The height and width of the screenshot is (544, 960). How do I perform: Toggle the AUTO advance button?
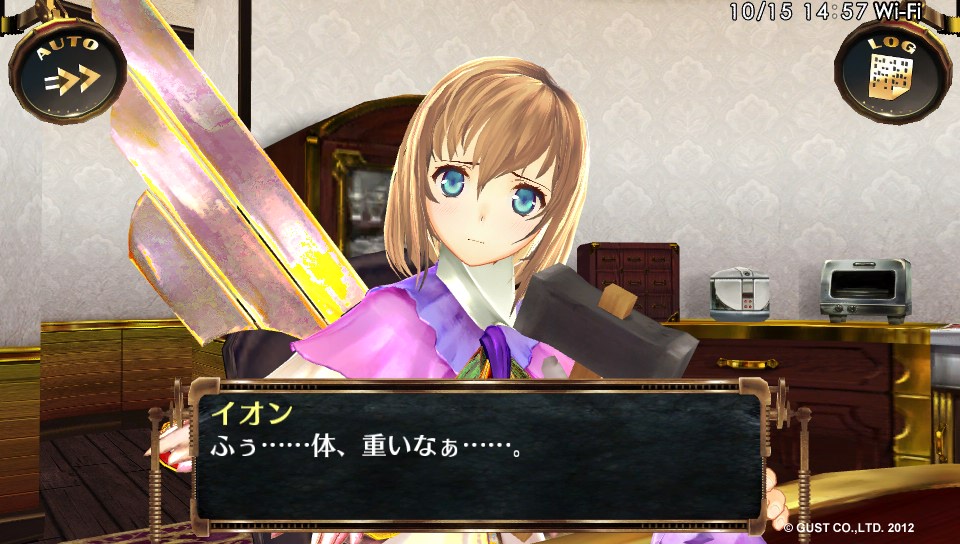[67, 69]
